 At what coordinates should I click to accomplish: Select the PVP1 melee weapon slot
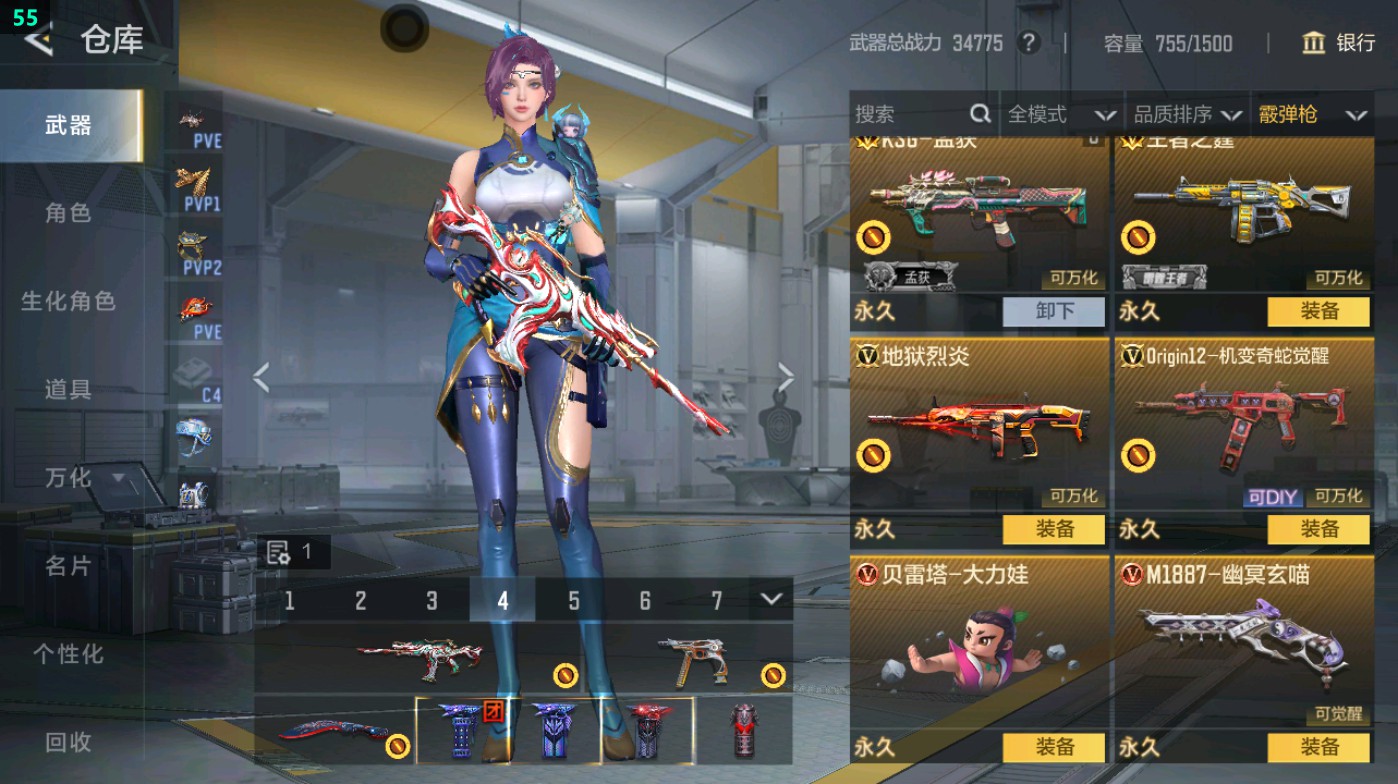point(196,185)
